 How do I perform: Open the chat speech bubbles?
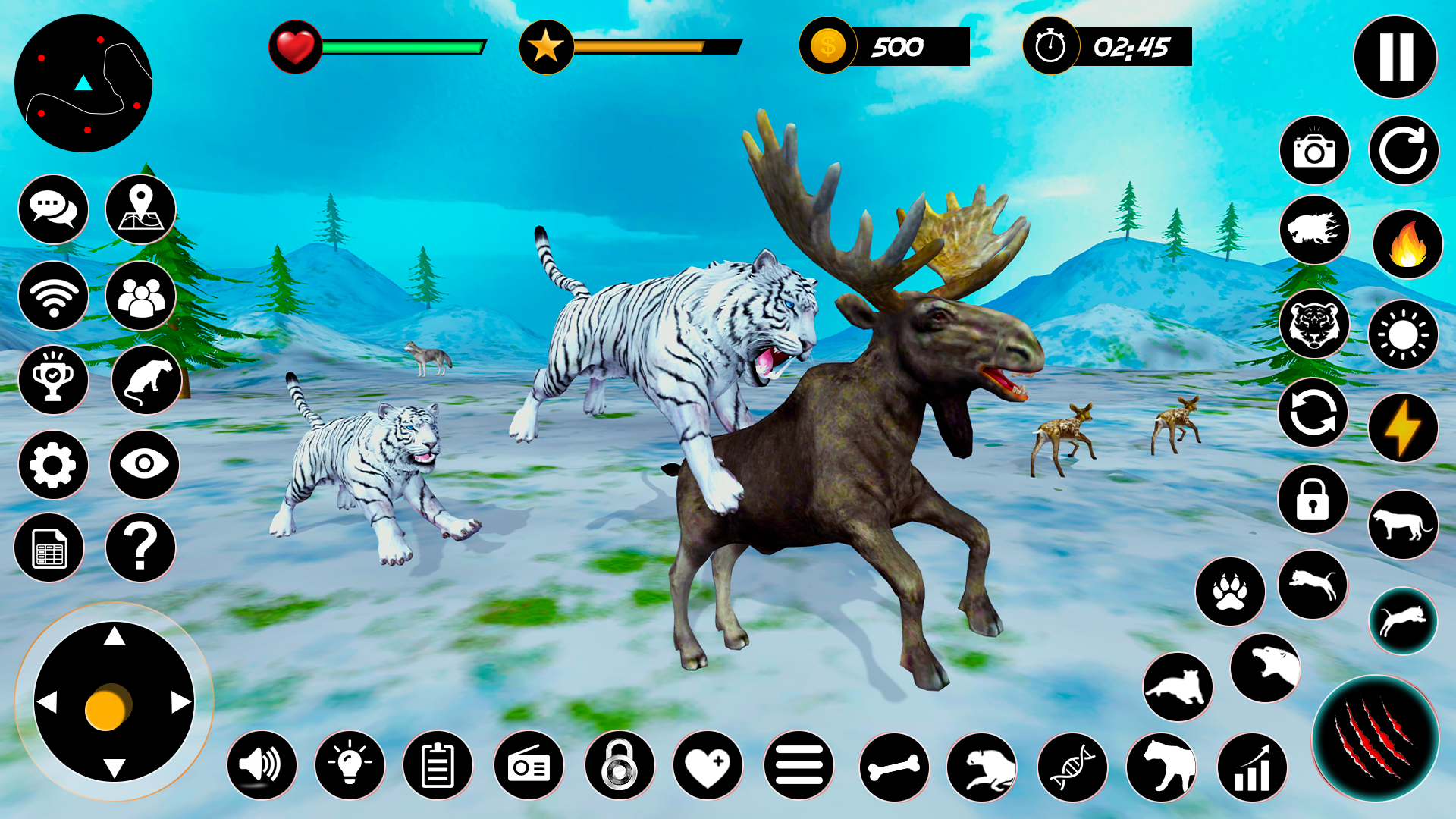tap(53, 209)
